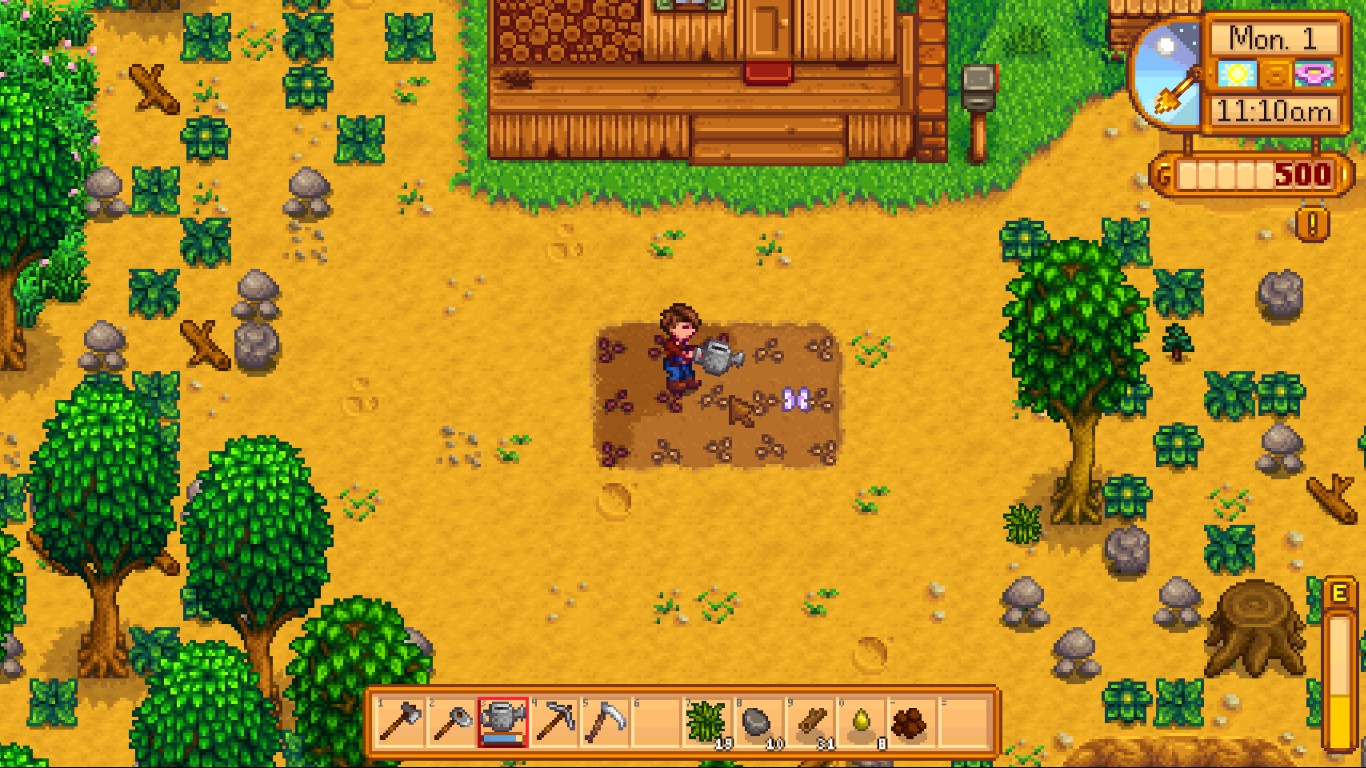The width and height of the screenshot is (1366, 768).
Task: Open the journal exclamation mark icon
Action: point(1313,223)
